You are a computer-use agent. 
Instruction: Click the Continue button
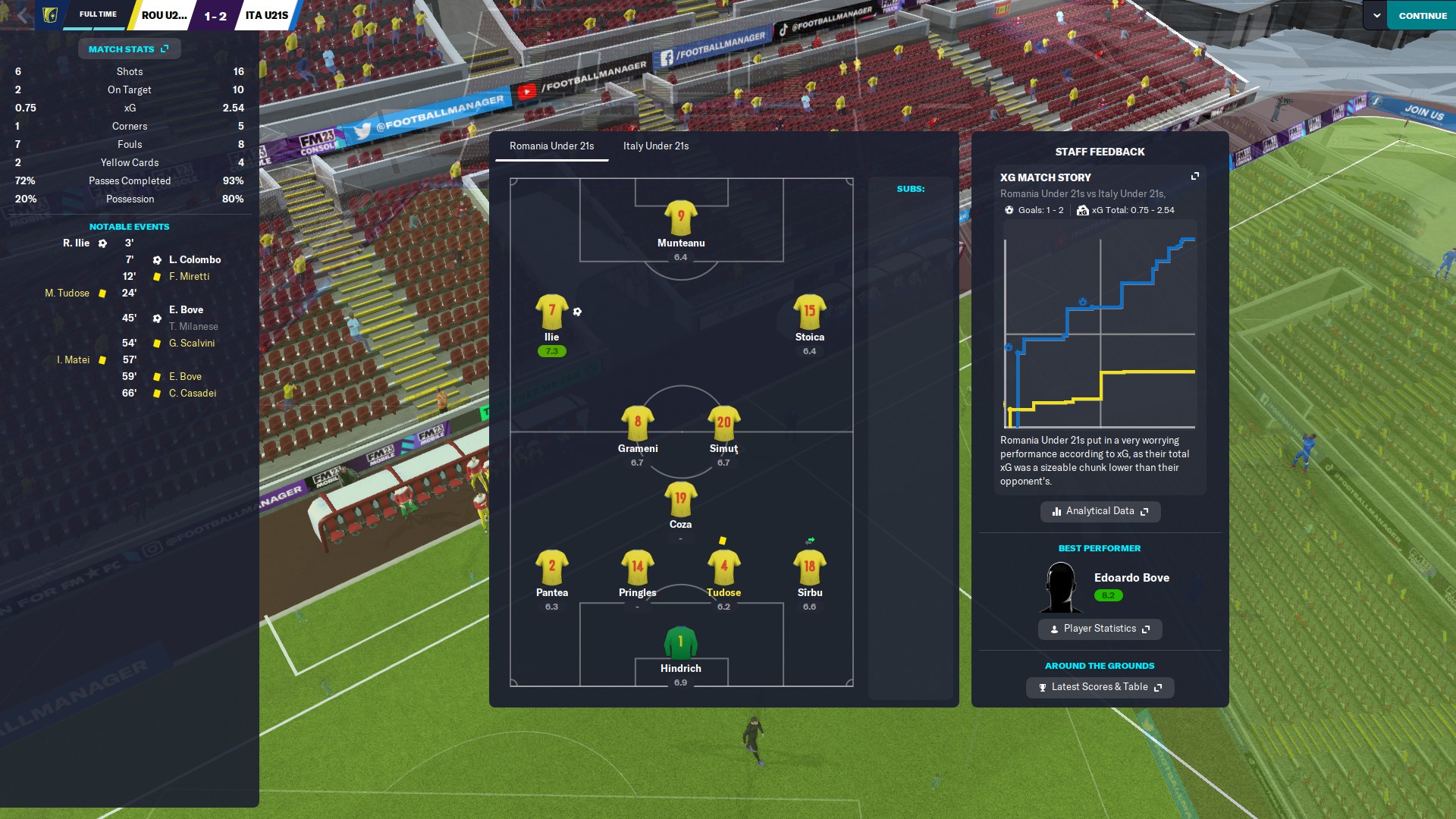coord(1422,15)
